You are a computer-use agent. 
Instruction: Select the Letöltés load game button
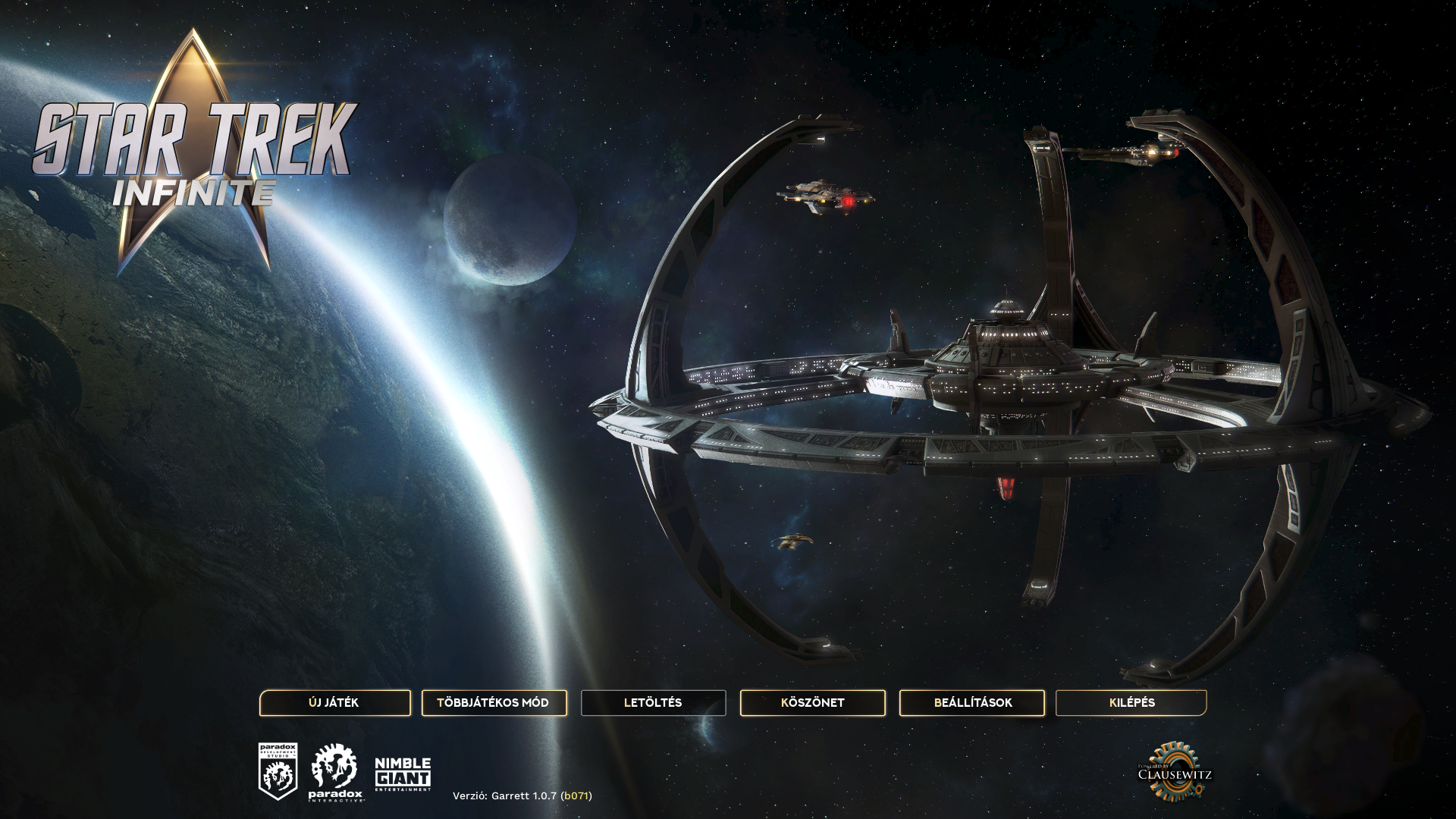pyautogui.click(x=653, y=703)
